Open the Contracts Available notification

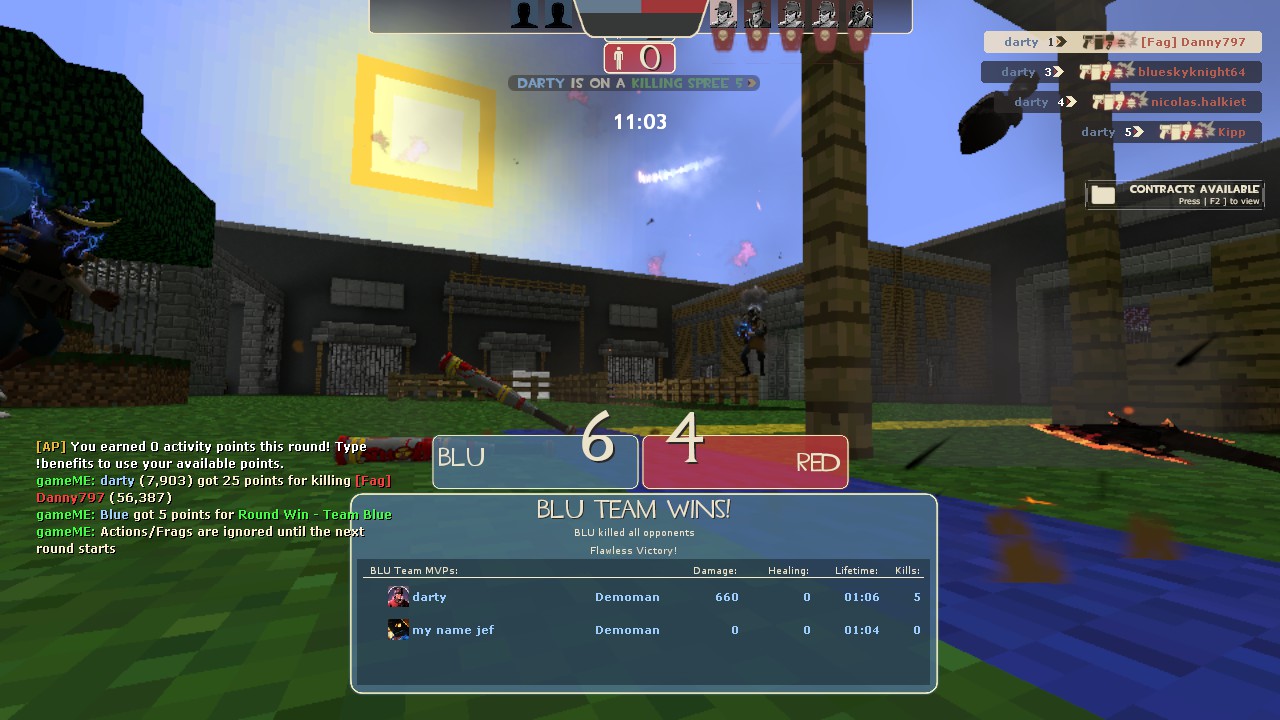tap(1175, 194)
